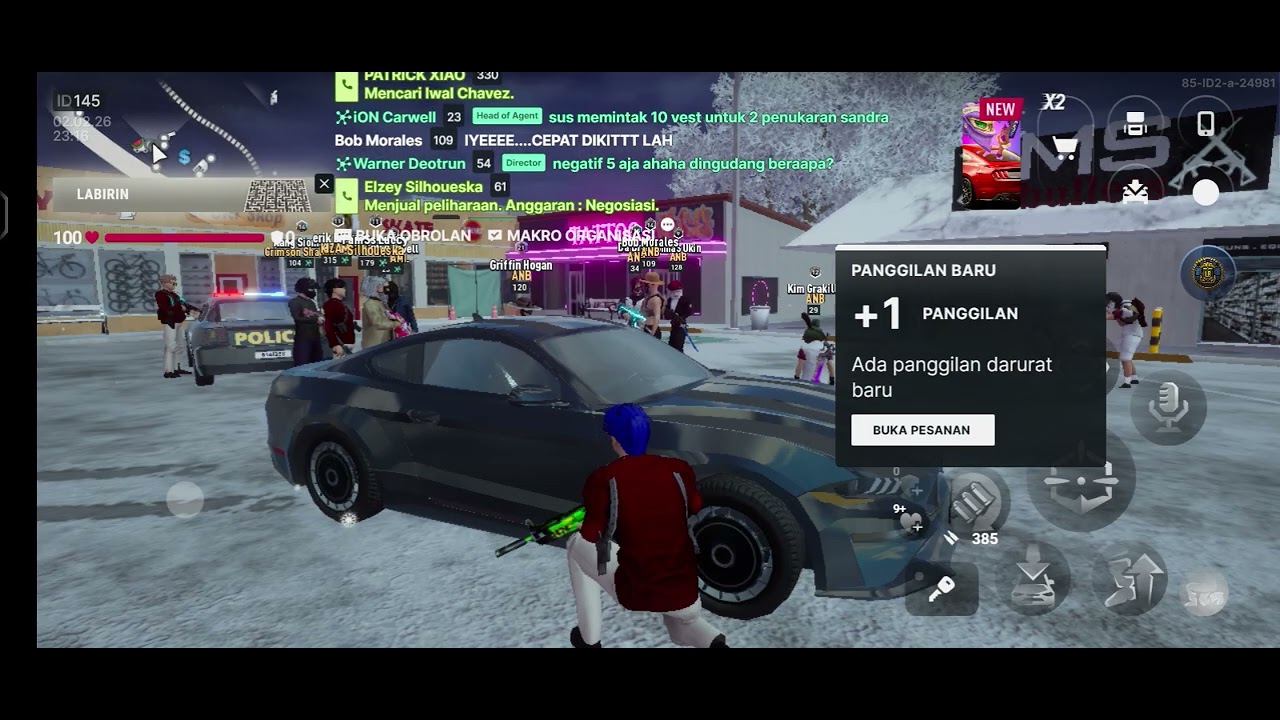1280x720 pixels.
Task: Open the chat with Buka Obrolan
Action: coord(403,236)
